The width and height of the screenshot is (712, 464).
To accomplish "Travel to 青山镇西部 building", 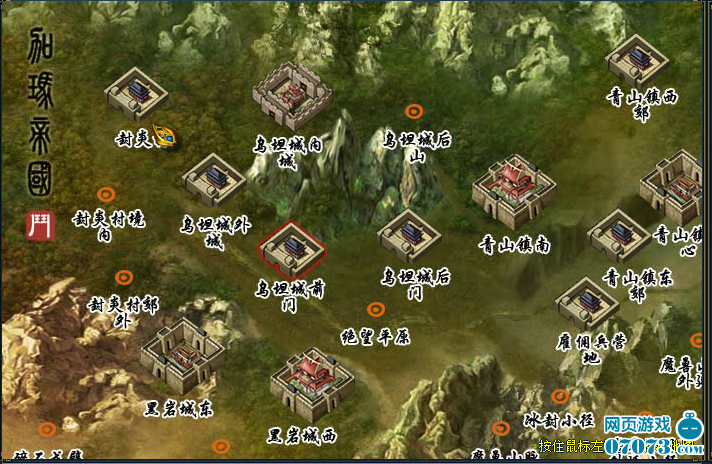I will coord(636,60).
